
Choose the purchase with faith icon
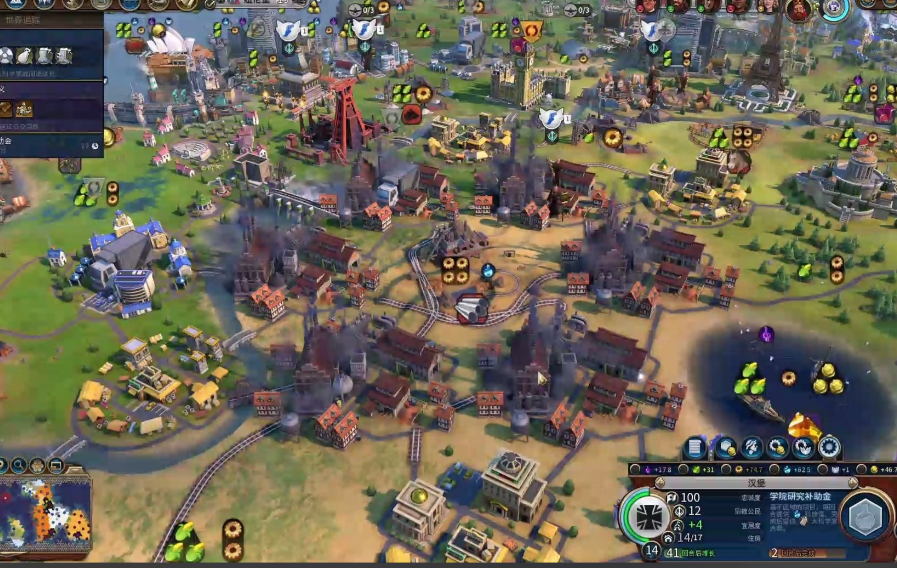tap(803, 447)
